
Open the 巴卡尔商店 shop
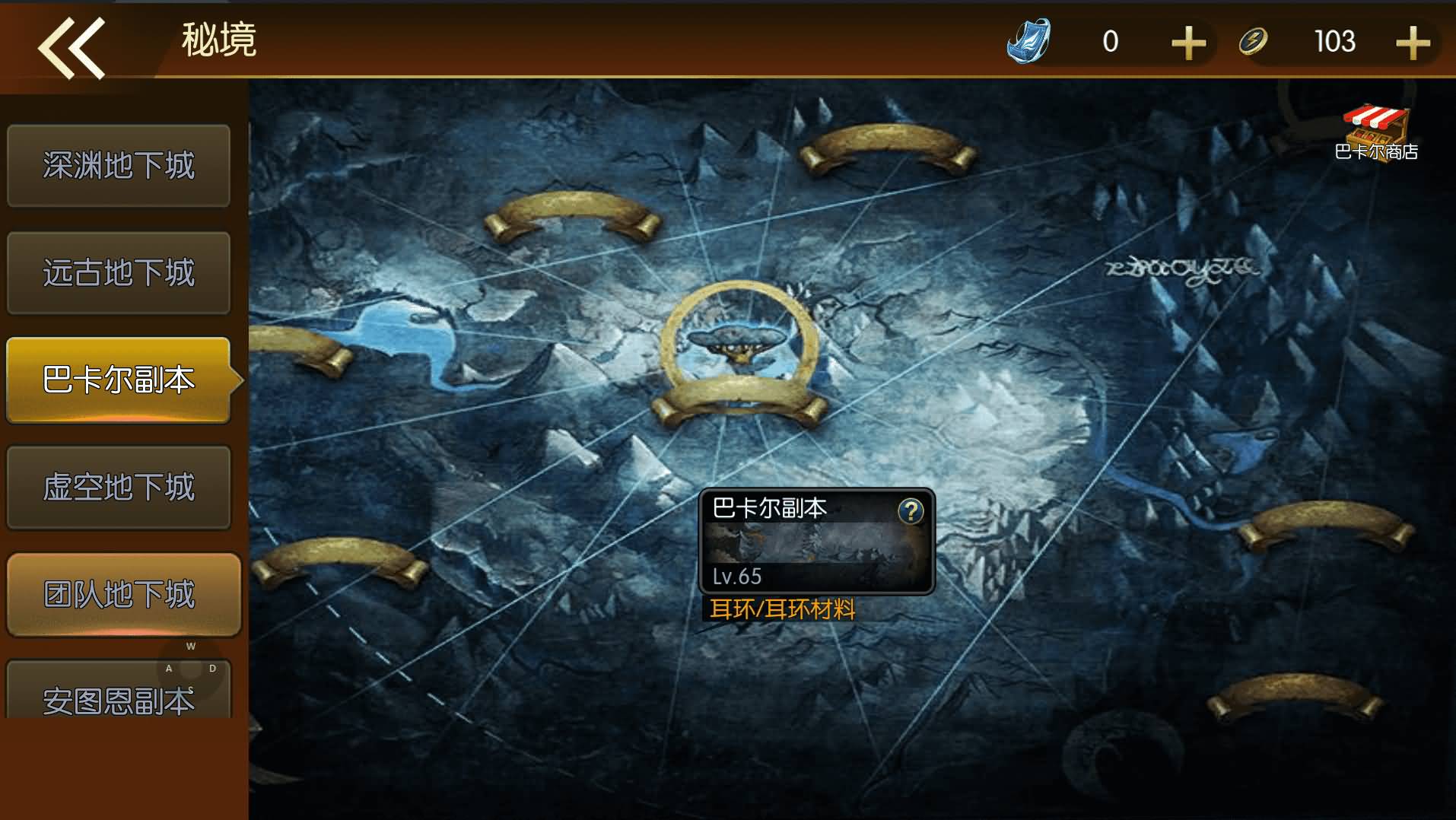1375,132
